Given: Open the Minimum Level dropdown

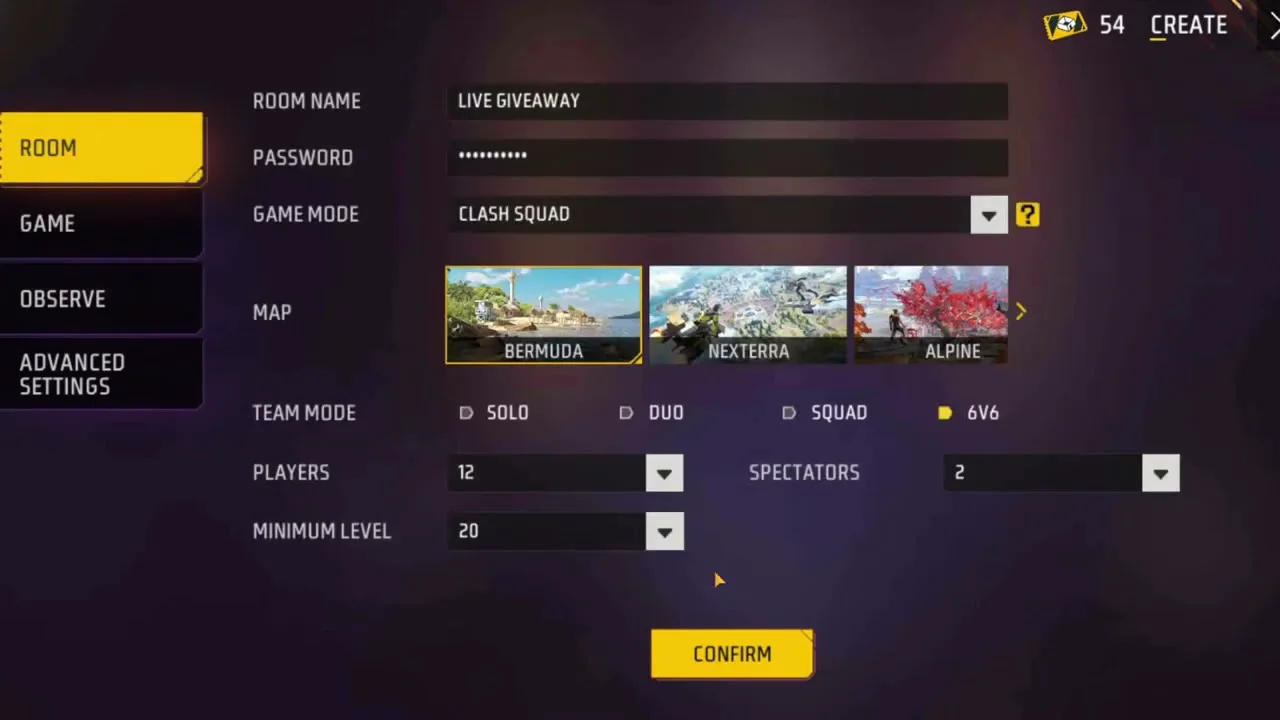Looking at the screenshot, I should [664, 532].
